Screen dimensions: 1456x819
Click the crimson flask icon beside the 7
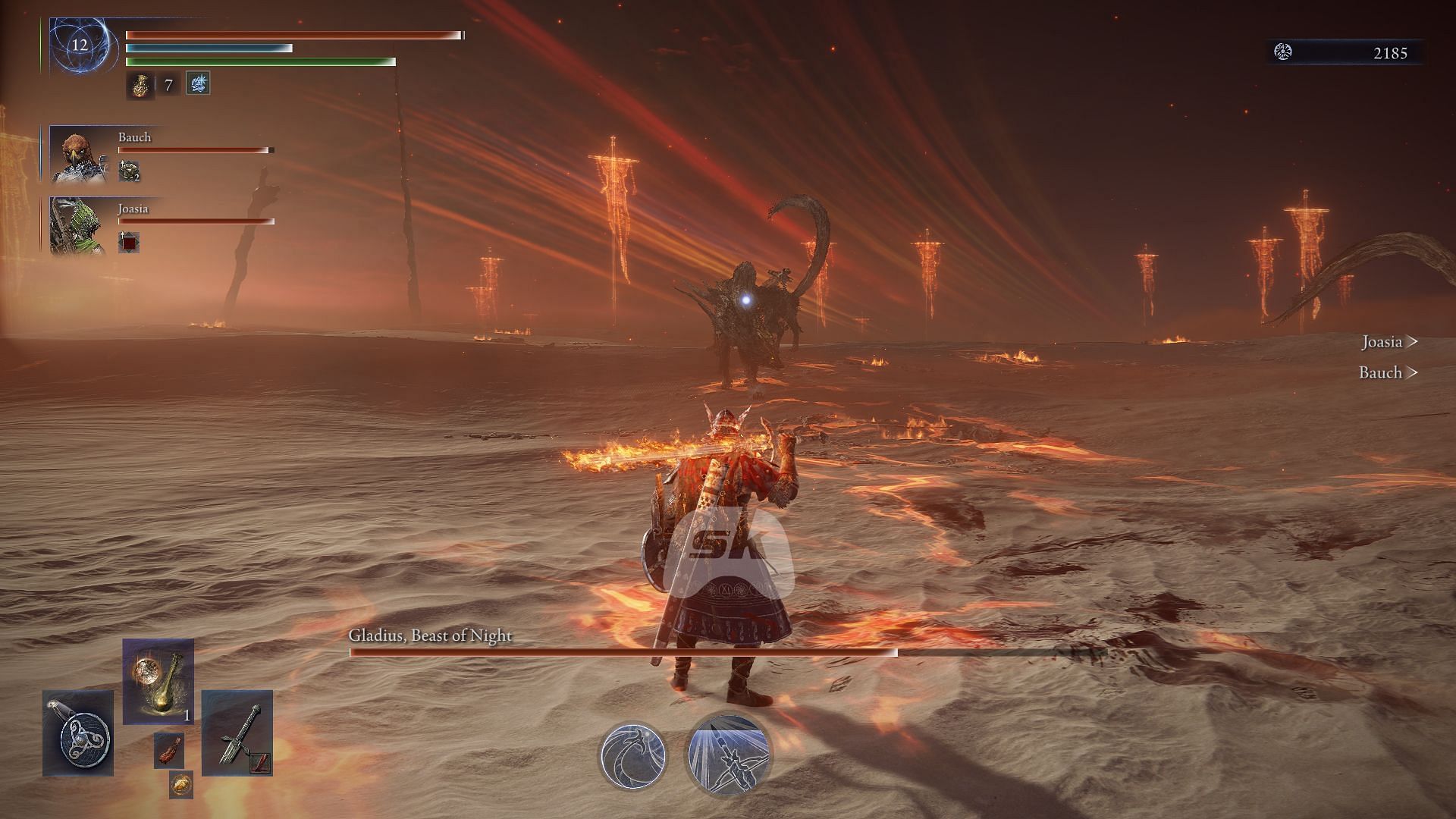coord(140,85)
